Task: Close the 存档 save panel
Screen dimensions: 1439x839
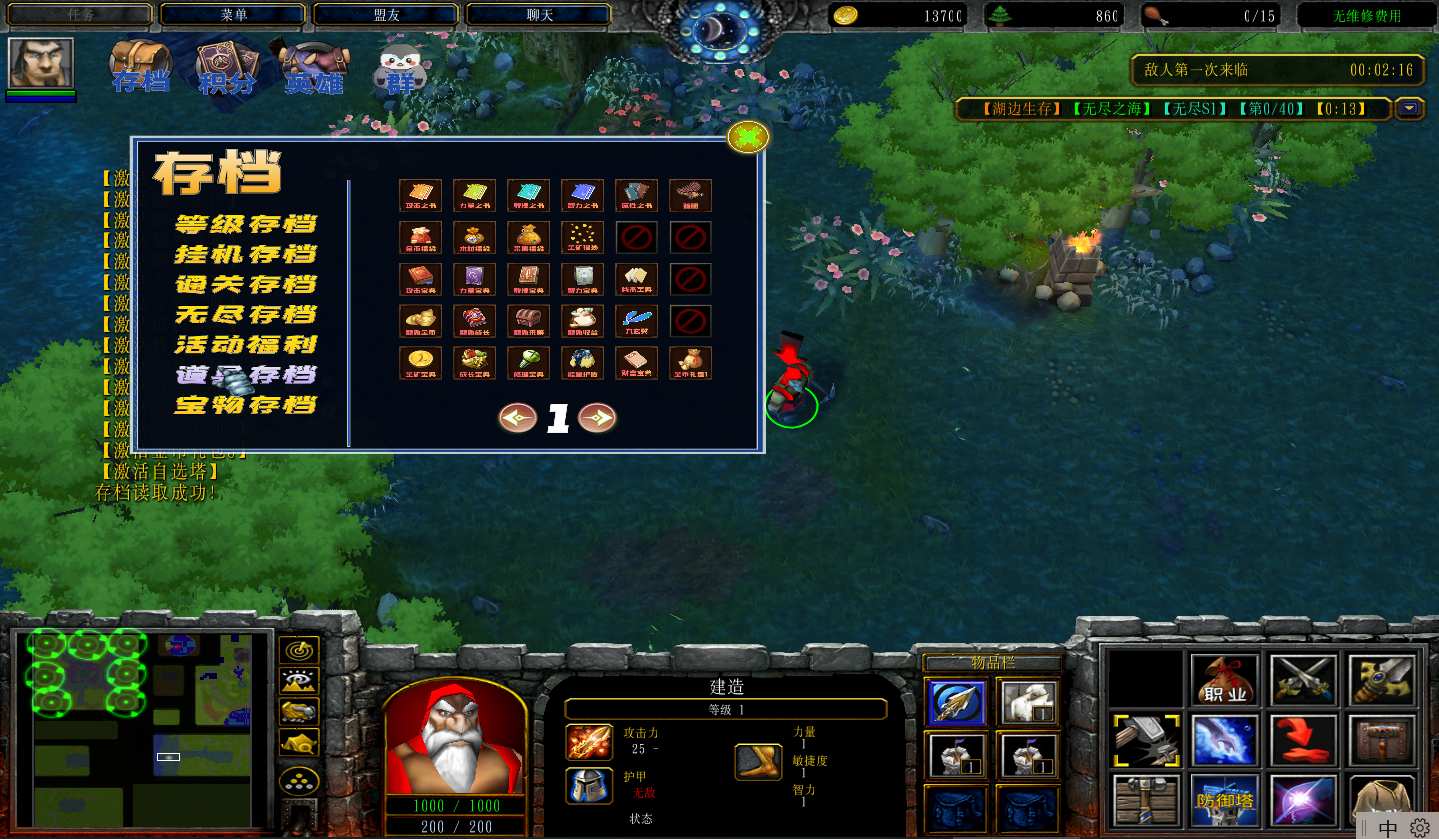Action: [x=748, y=137]
